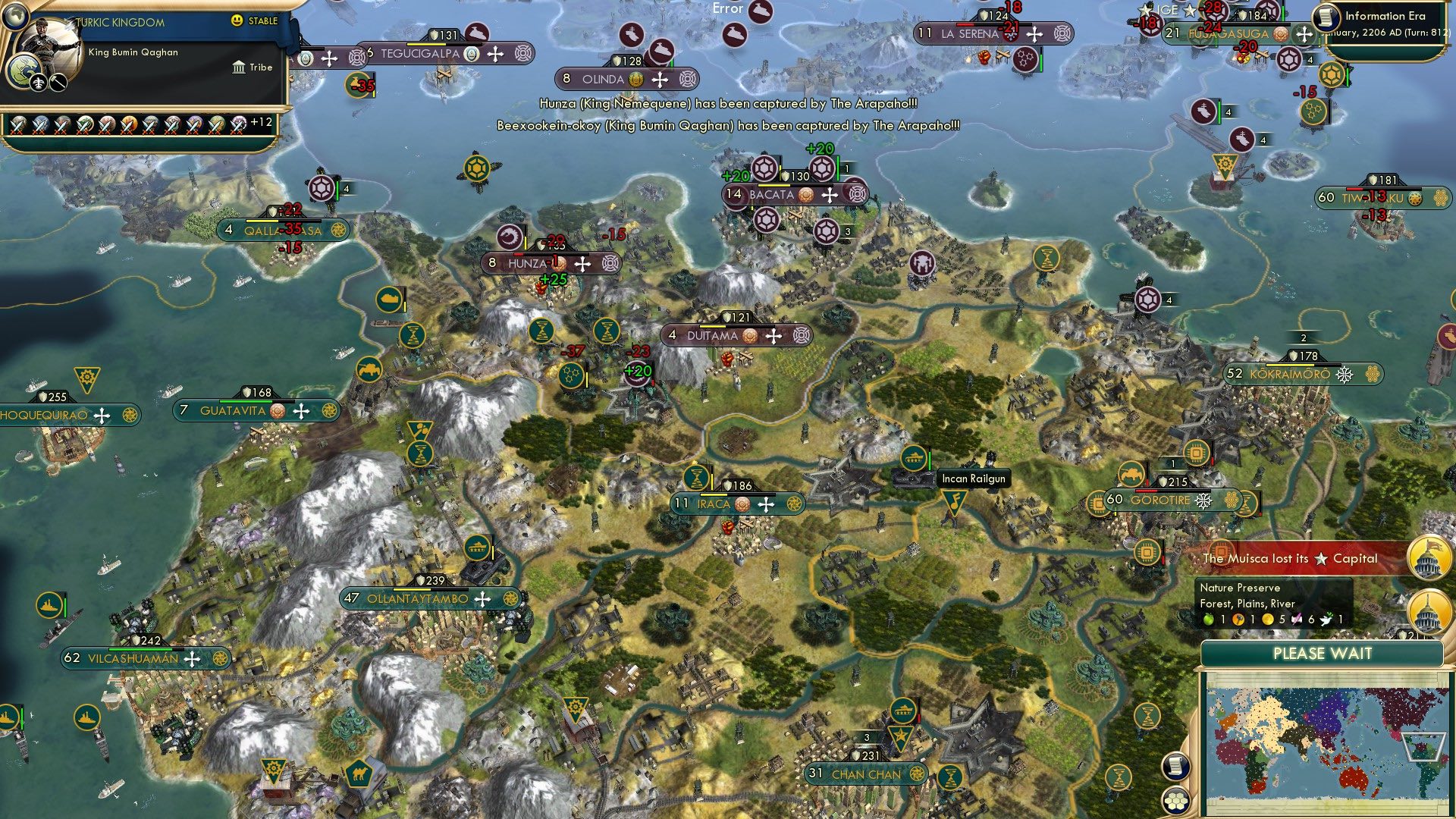Click the Chan Chan city banner
This screenshot has height=819, width=1456.
(x=864, y=773)
